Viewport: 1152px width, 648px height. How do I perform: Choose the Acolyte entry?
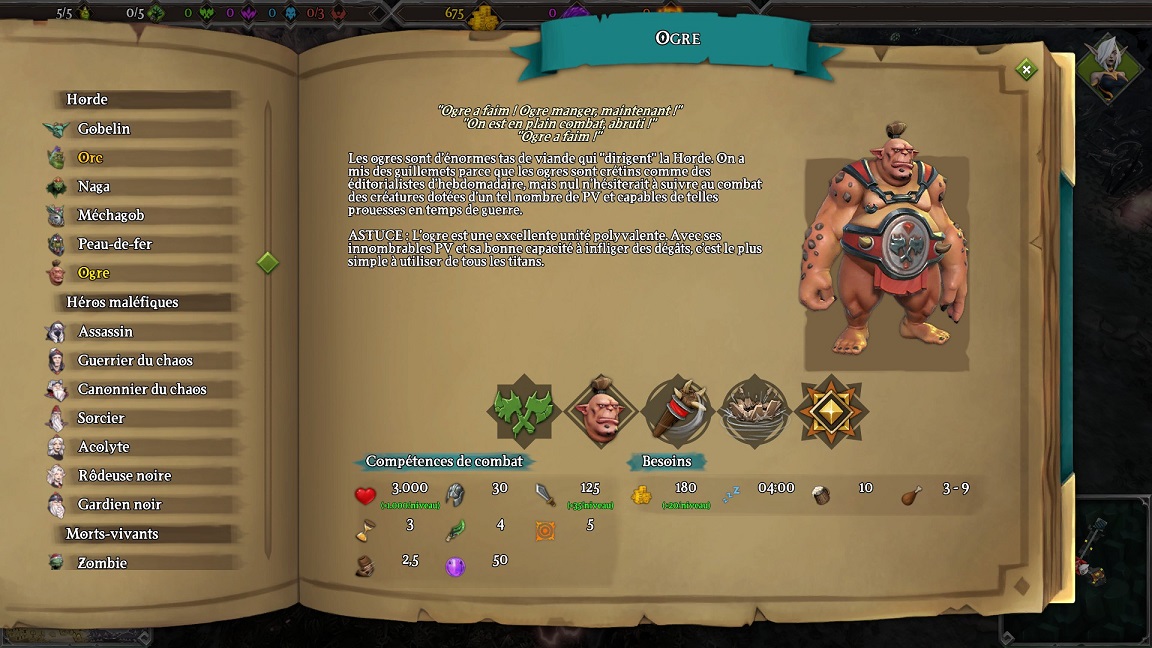click(103, 447)
